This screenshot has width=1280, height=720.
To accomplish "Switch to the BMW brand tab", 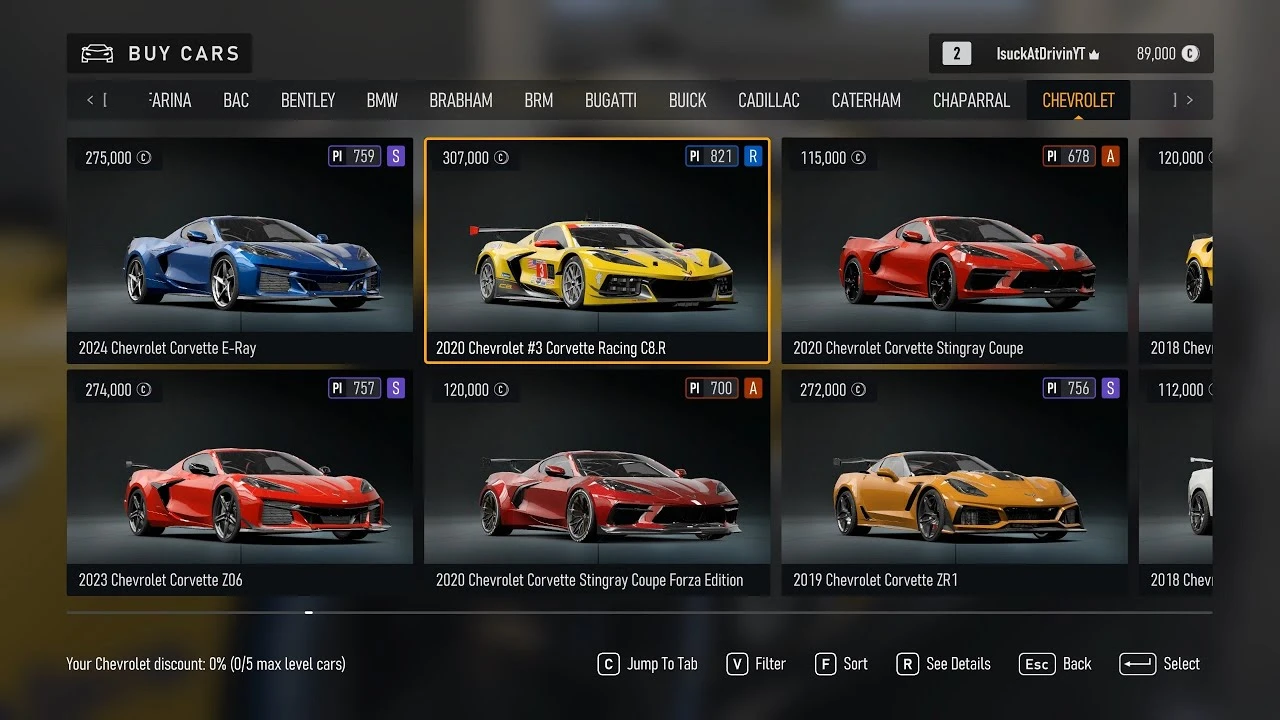I will tap(381, 100).
